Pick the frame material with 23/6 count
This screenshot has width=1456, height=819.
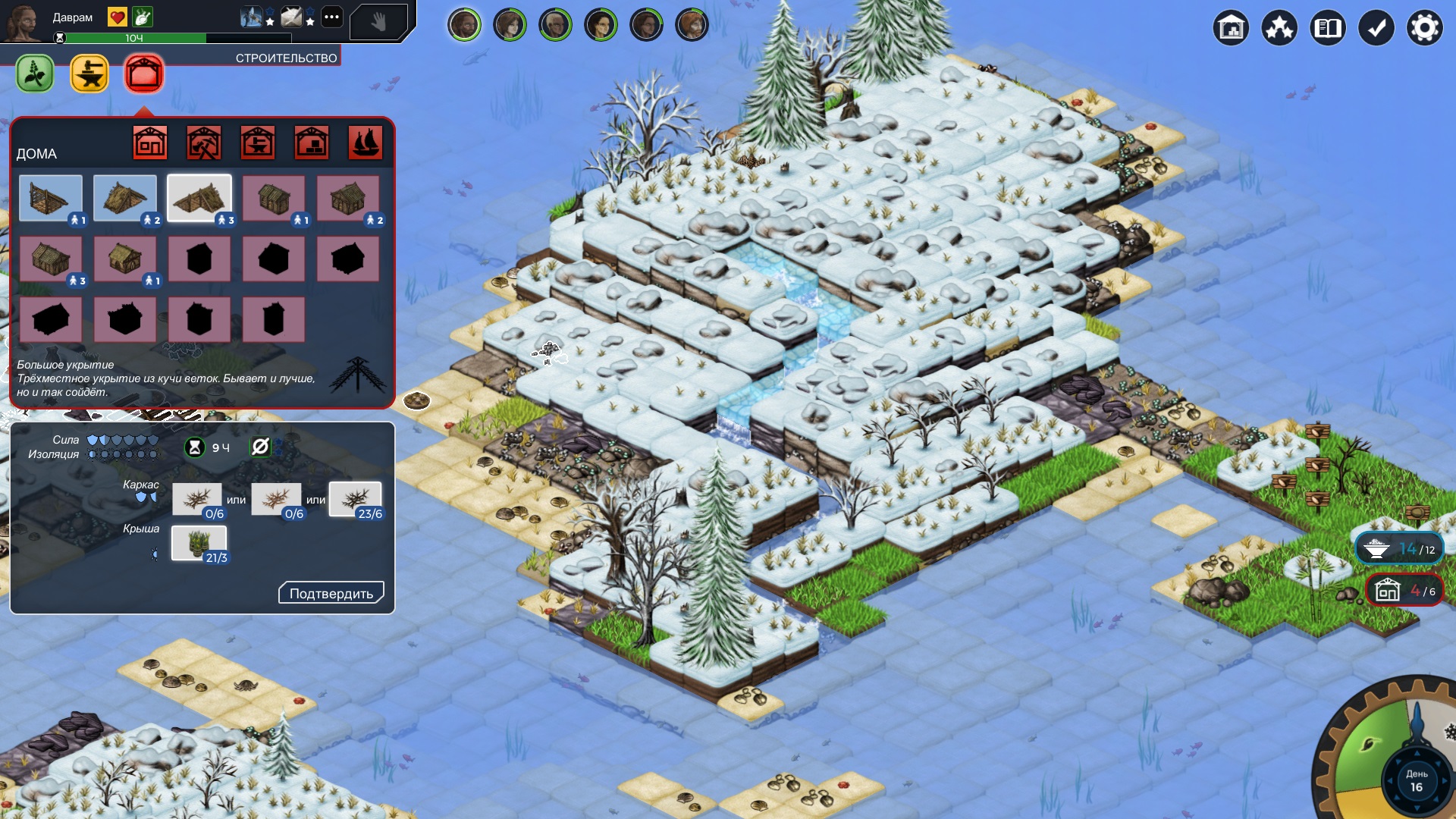pos(355,500)
